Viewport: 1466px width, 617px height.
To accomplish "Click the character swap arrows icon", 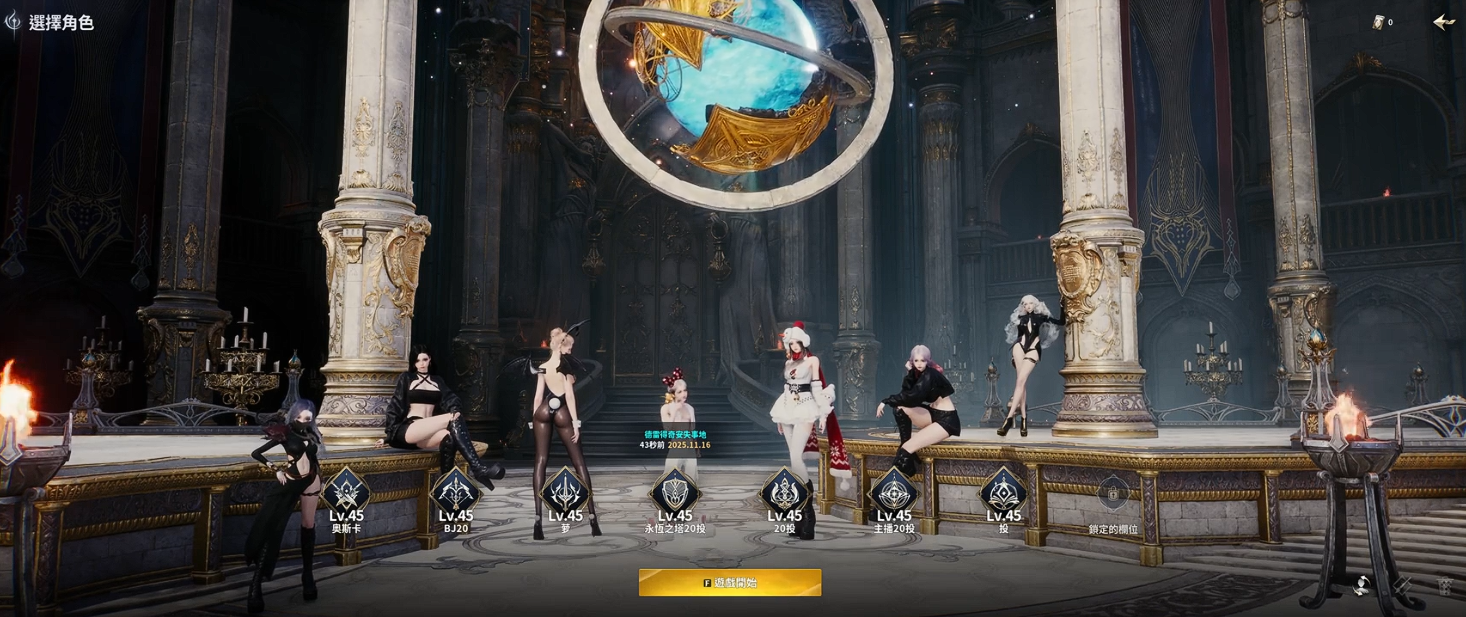I will point(1361,586).
